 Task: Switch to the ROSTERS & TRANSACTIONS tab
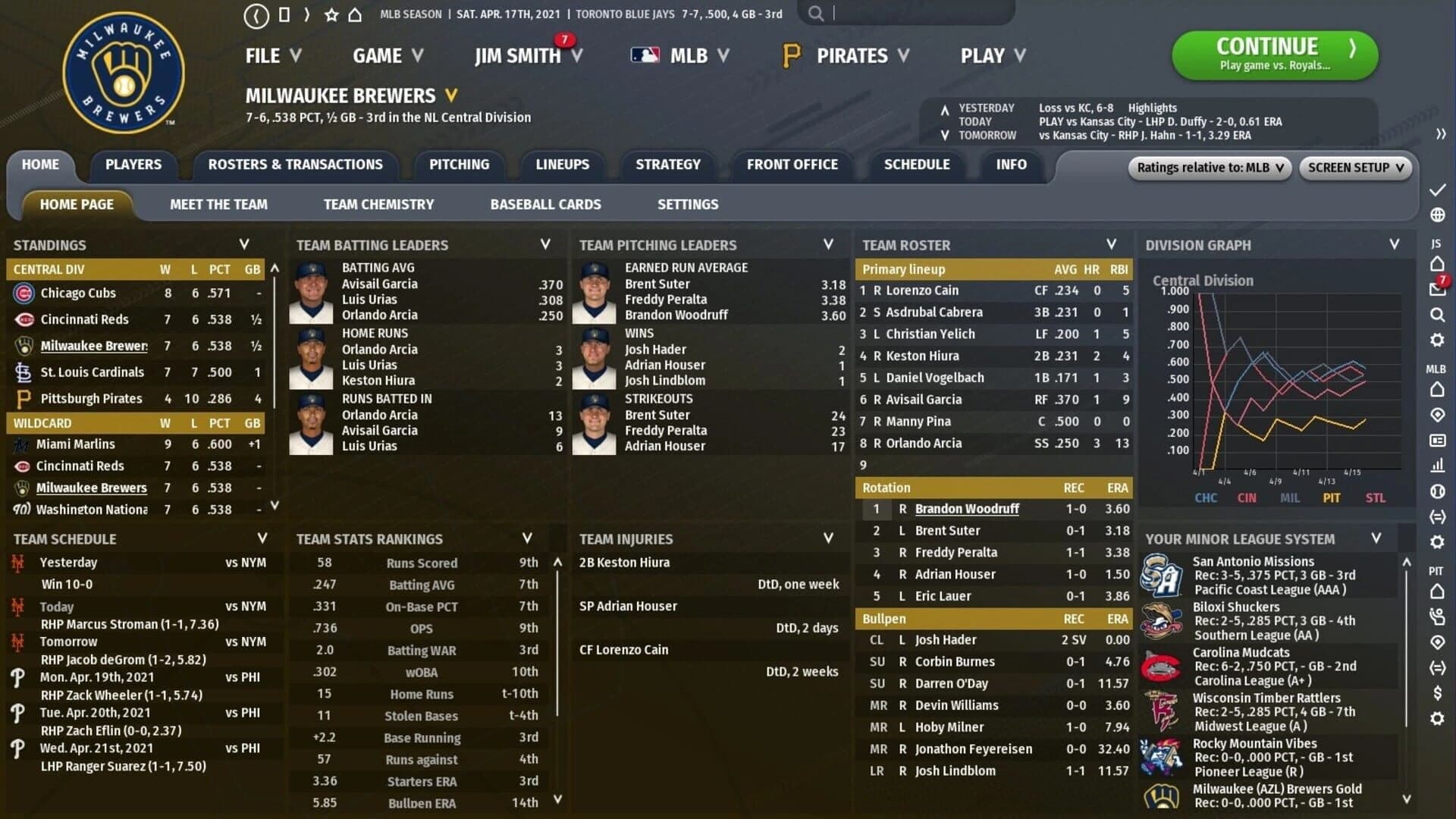(296, 165)
